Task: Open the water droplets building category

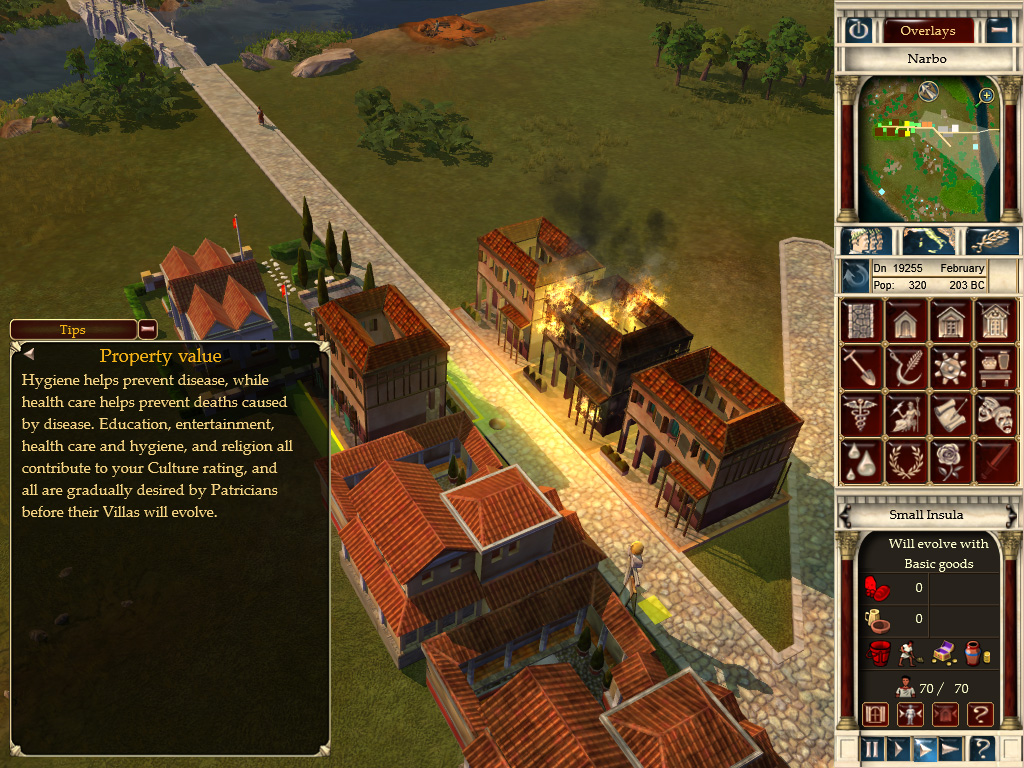Action: click(860, 459)
